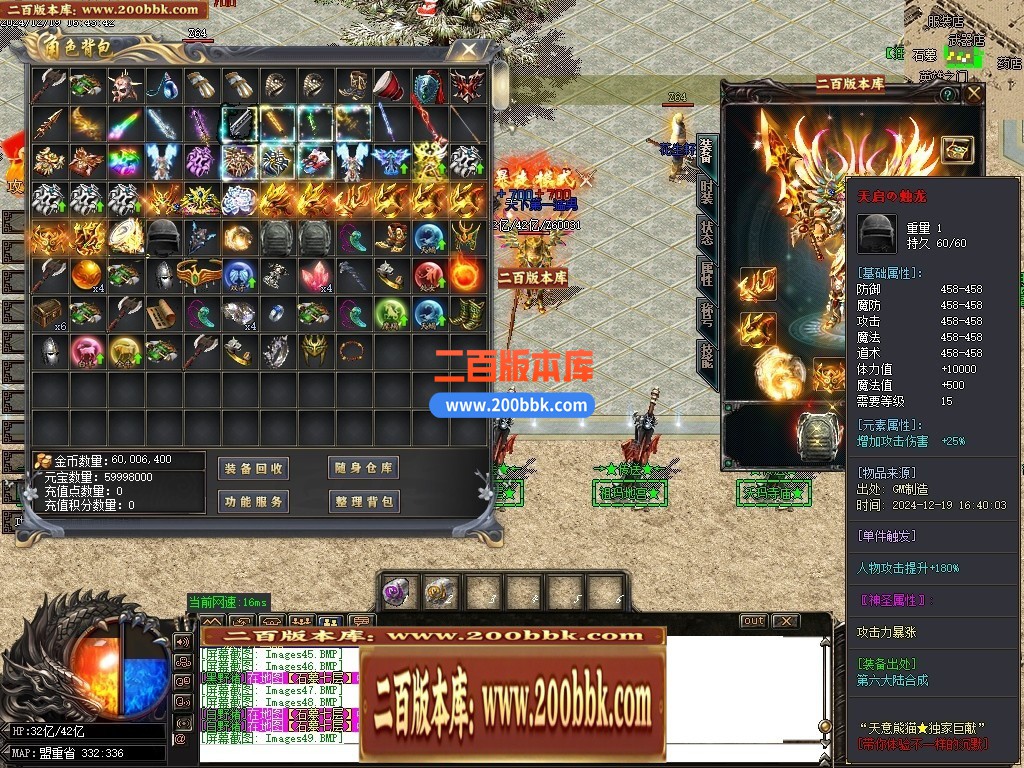1024x768 pixels.
Task: Select the red drum item in backpack
Action: 388,86
